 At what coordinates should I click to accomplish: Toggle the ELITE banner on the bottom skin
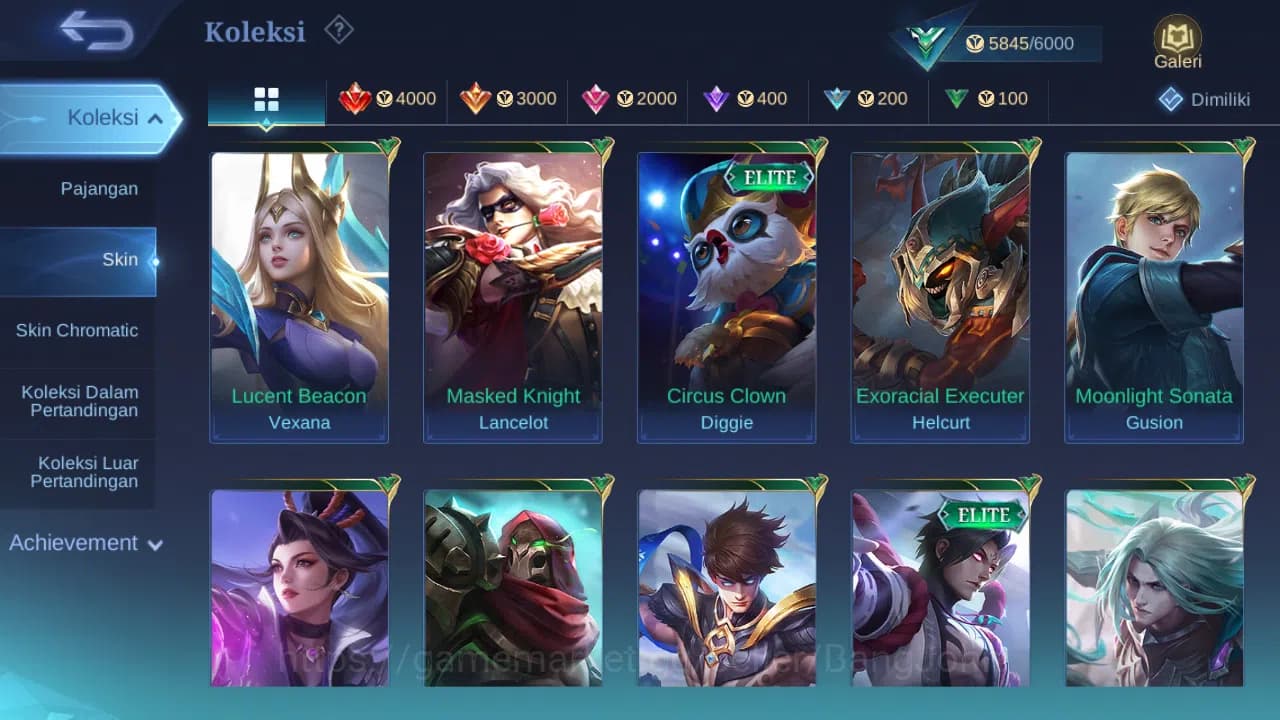point(984,516)
